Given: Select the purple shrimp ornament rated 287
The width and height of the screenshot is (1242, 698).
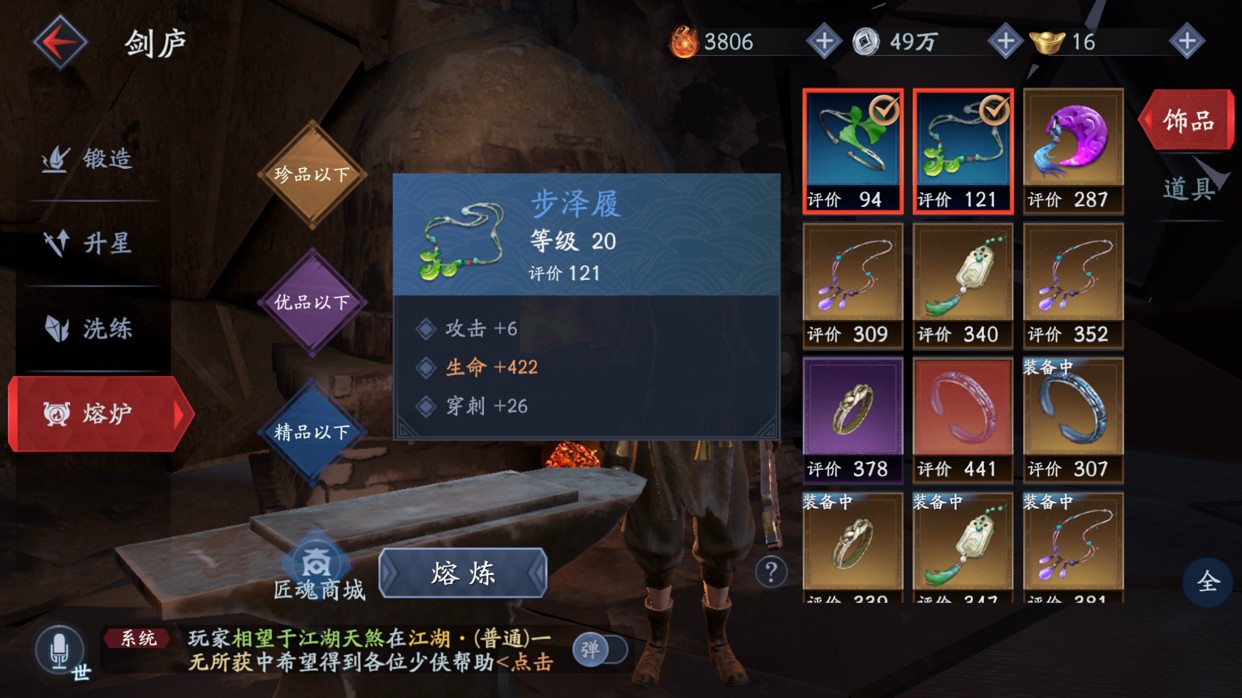Looking at the screenshot, I should click(x=1073, y=150).
